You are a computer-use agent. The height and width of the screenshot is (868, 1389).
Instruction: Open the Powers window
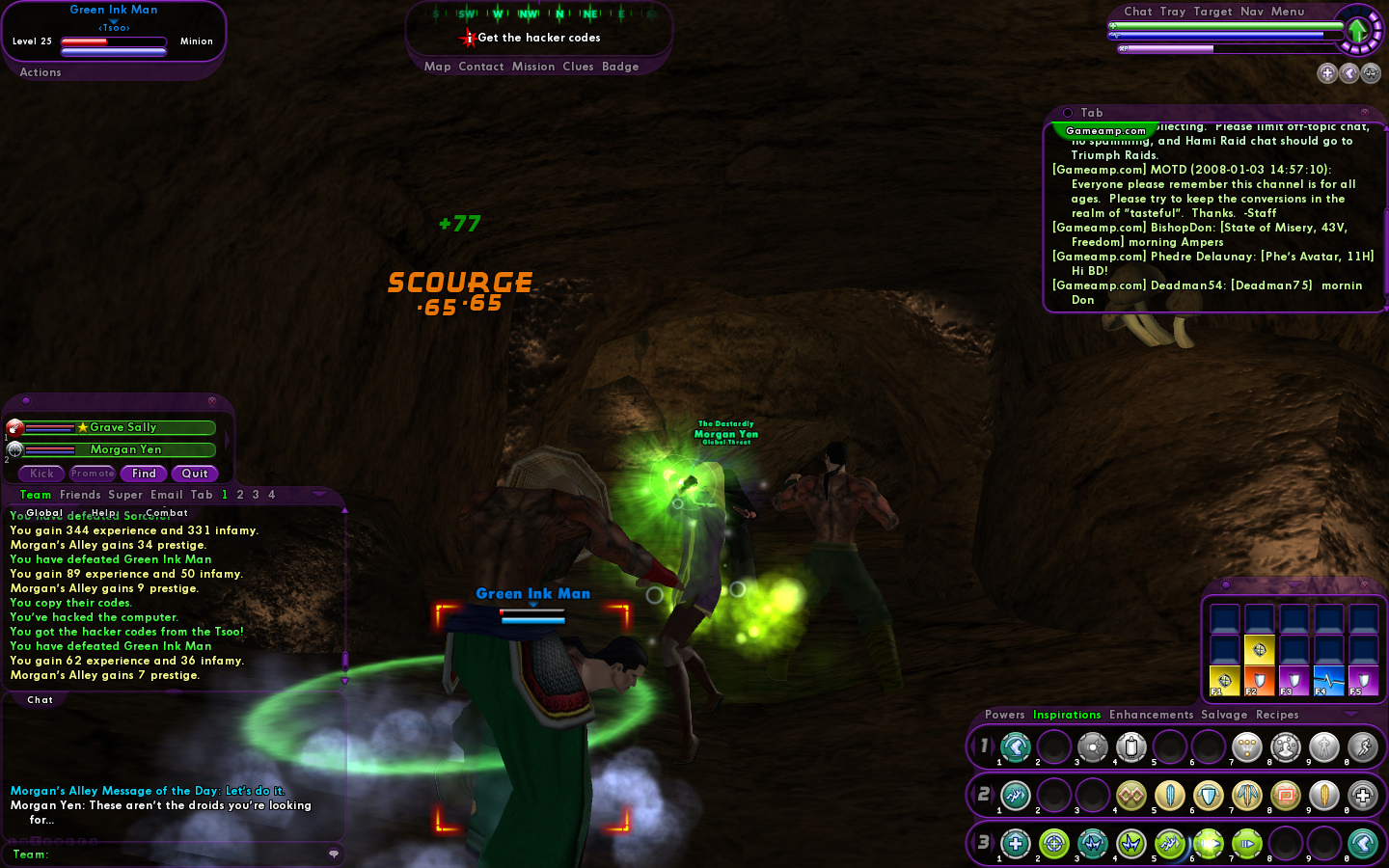1004,715
